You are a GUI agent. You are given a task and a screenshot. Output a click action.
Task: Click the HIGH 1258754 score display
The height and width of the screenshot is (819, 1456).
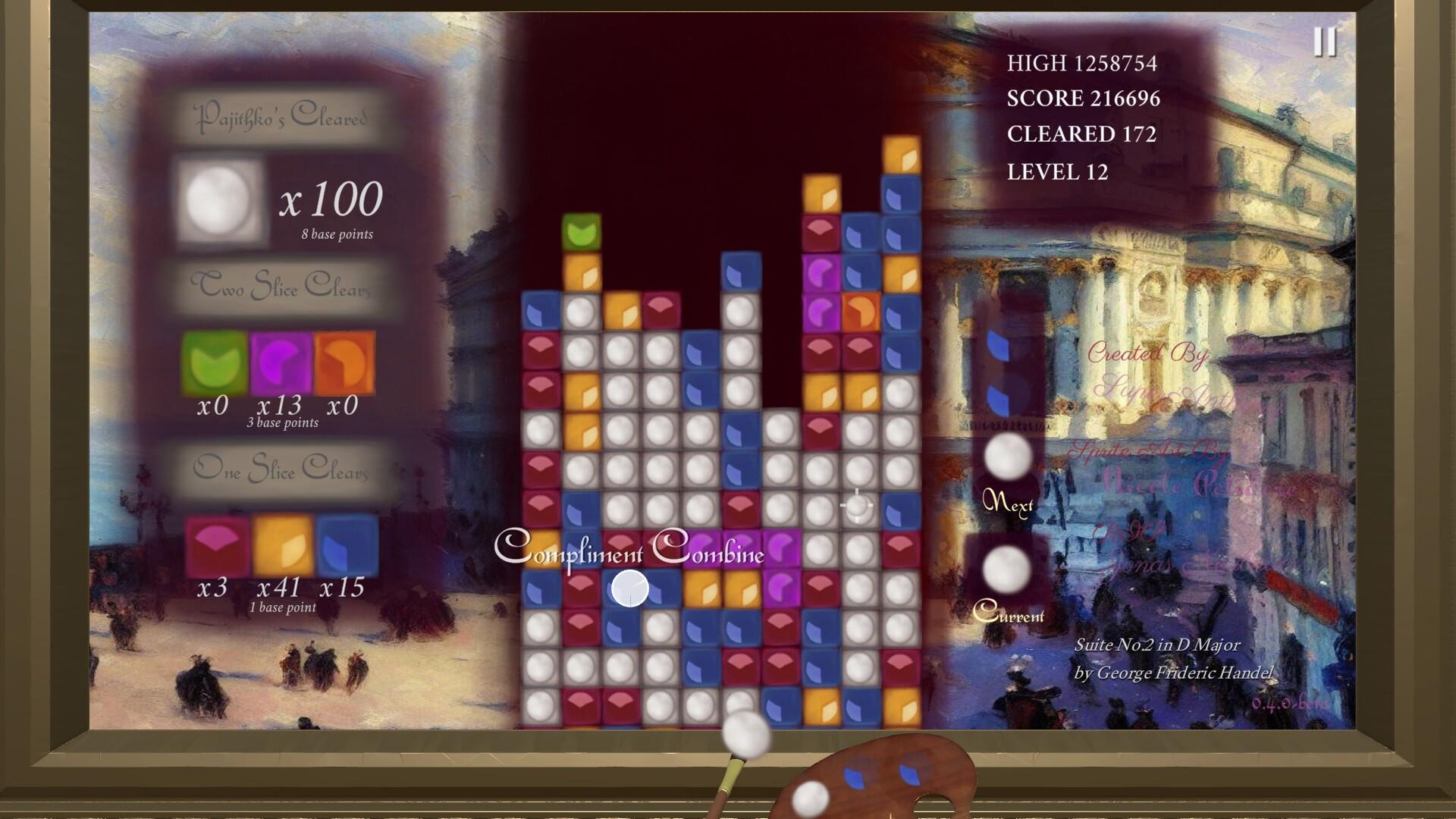[x=1083, y=64]
